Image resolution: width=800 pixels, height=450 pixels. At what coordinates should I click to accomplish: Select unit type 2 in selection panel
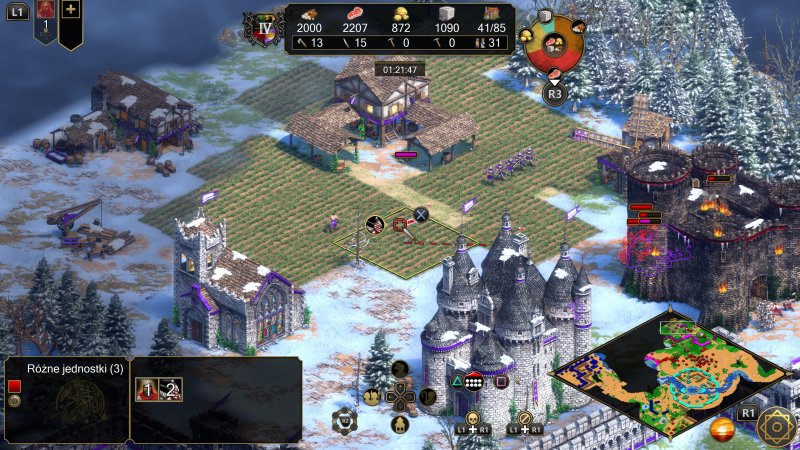click(170, 390)
